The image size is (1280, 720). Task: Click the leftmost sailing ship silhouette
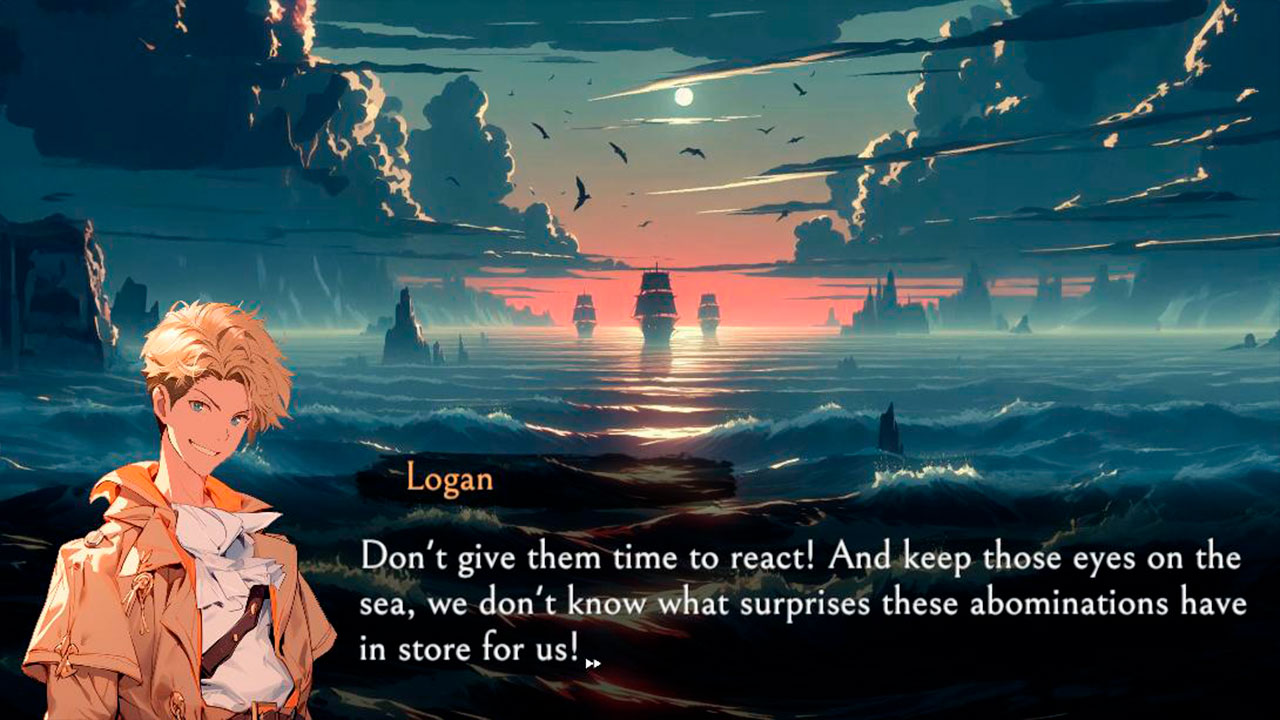[585, 310]
